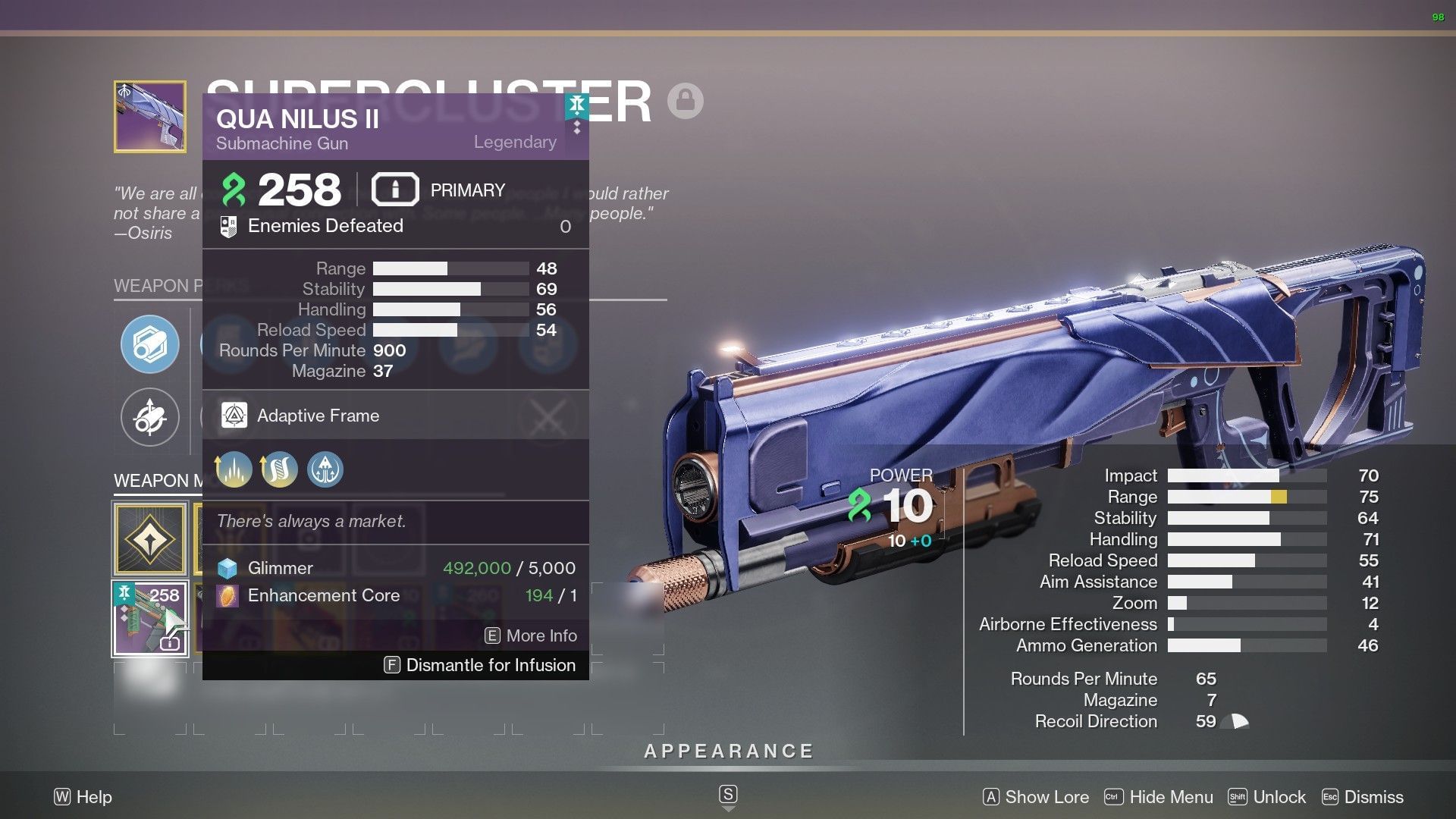1456x819 pixels.
Task: Click the Supercluster weapon icon thumbnail
Action: [149, 117]
